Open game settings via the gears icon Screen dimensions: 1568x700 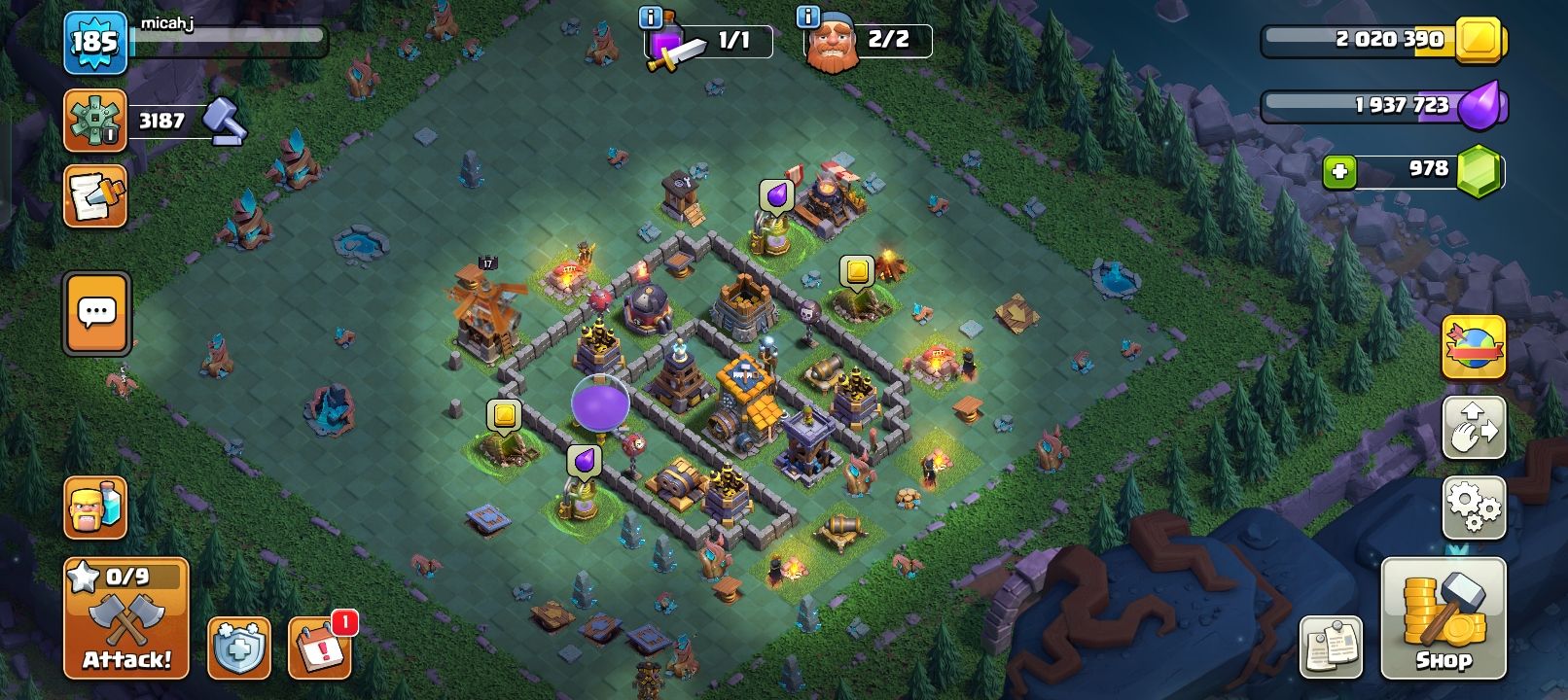point(1475,505)
